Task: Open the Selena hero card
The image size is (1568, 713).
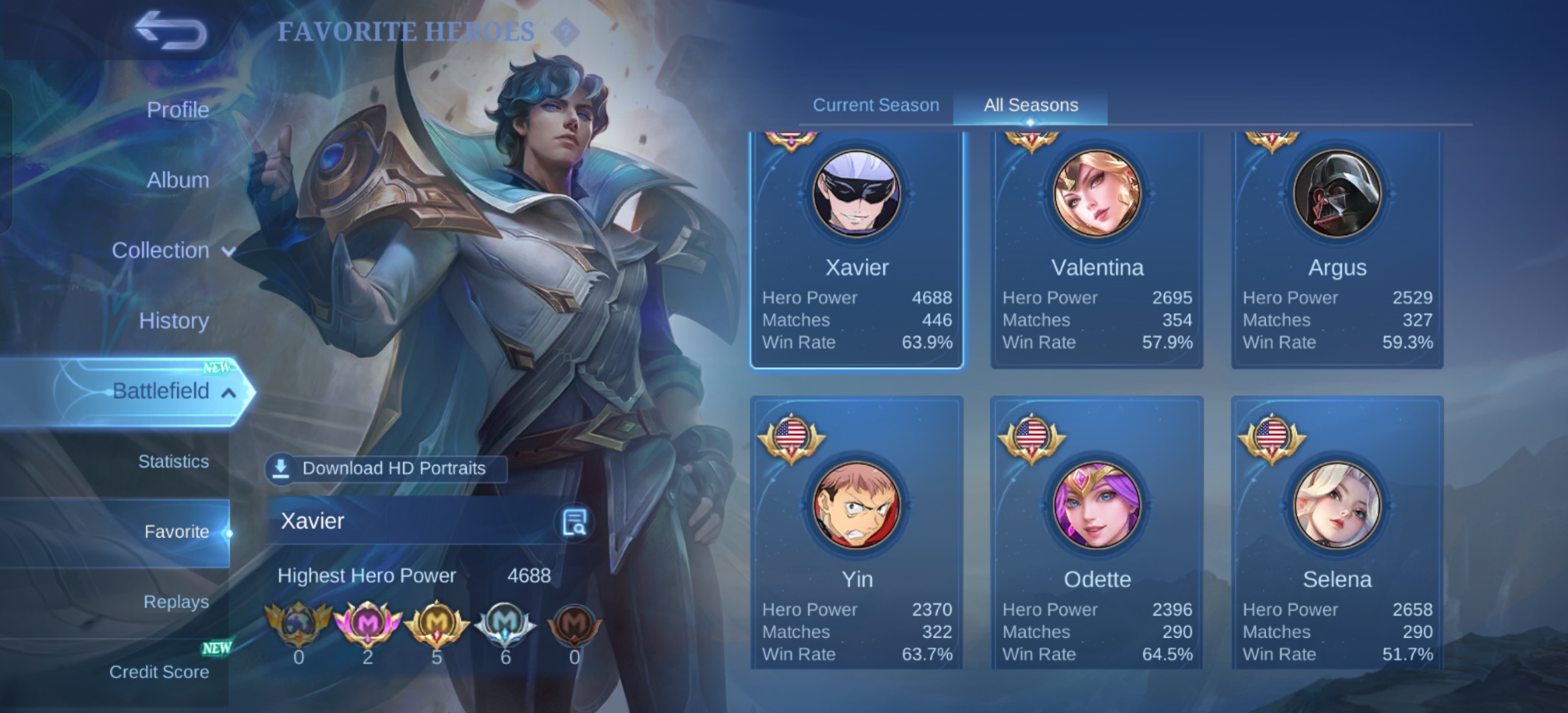Action: coord(1337,535)
